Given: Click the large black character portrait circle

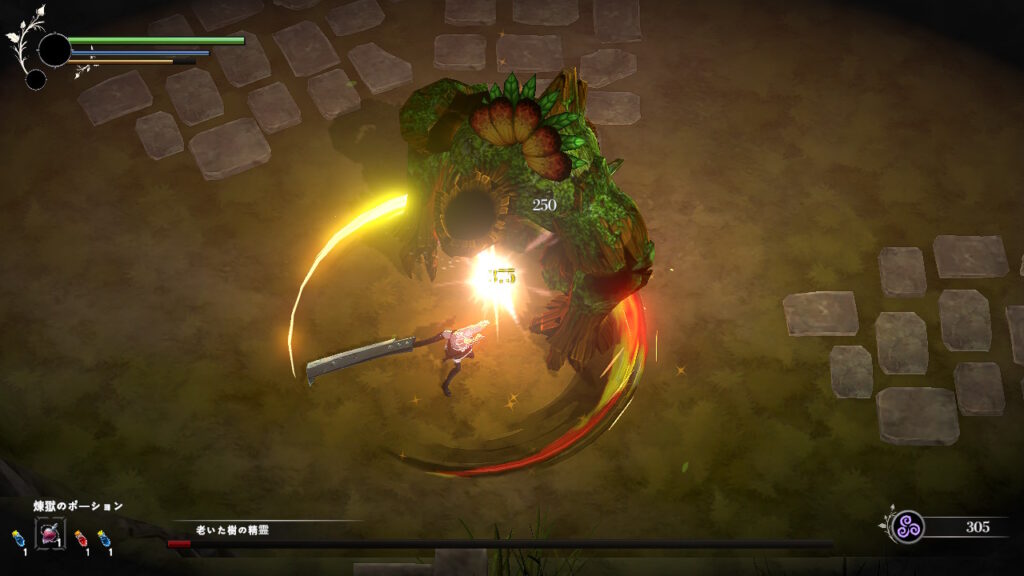Looking at the screenshot, I should point(54,49).
